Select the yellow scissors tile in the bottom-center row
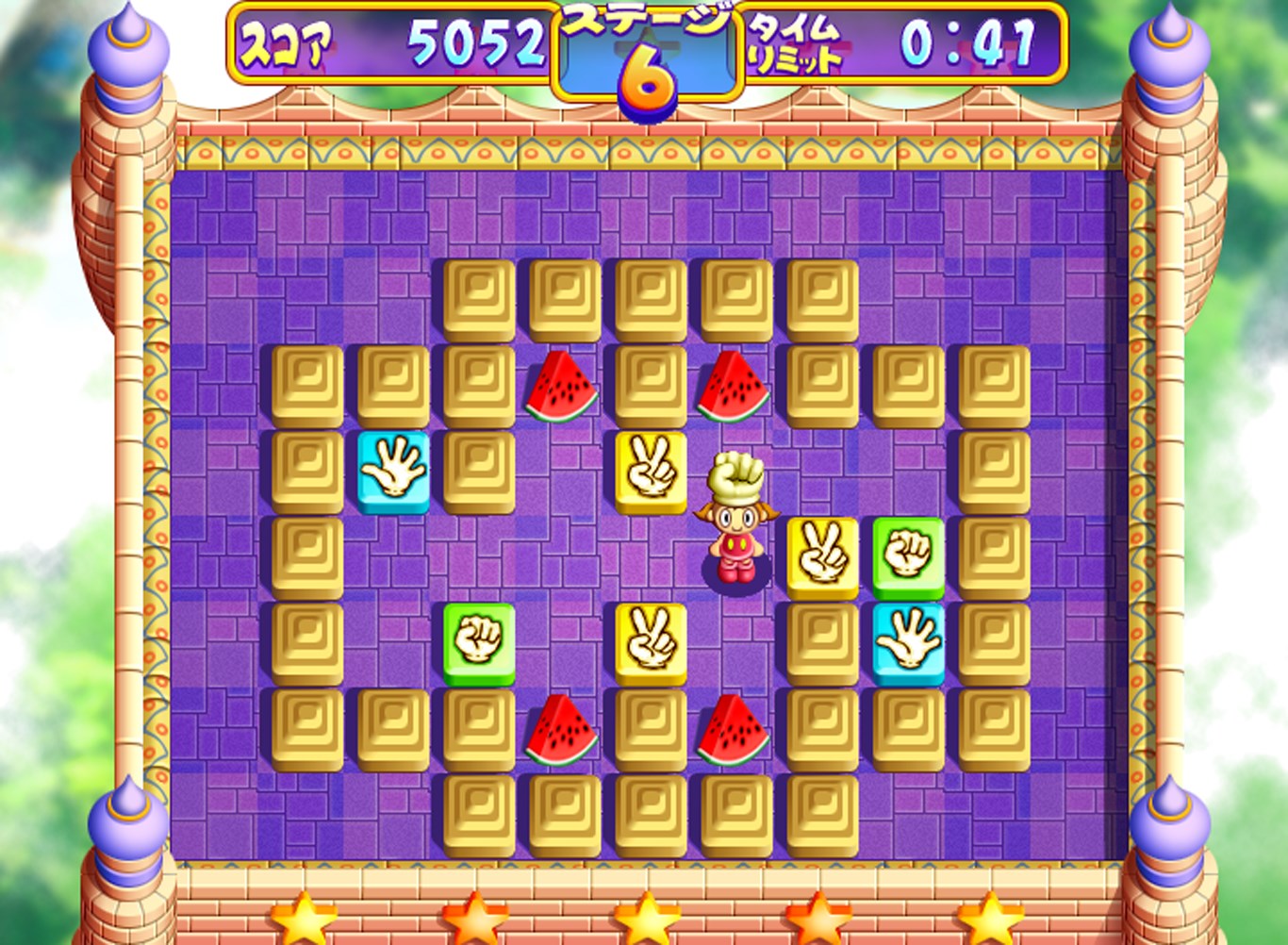This screenshot has height=945, width=1288. coord(652,643)
